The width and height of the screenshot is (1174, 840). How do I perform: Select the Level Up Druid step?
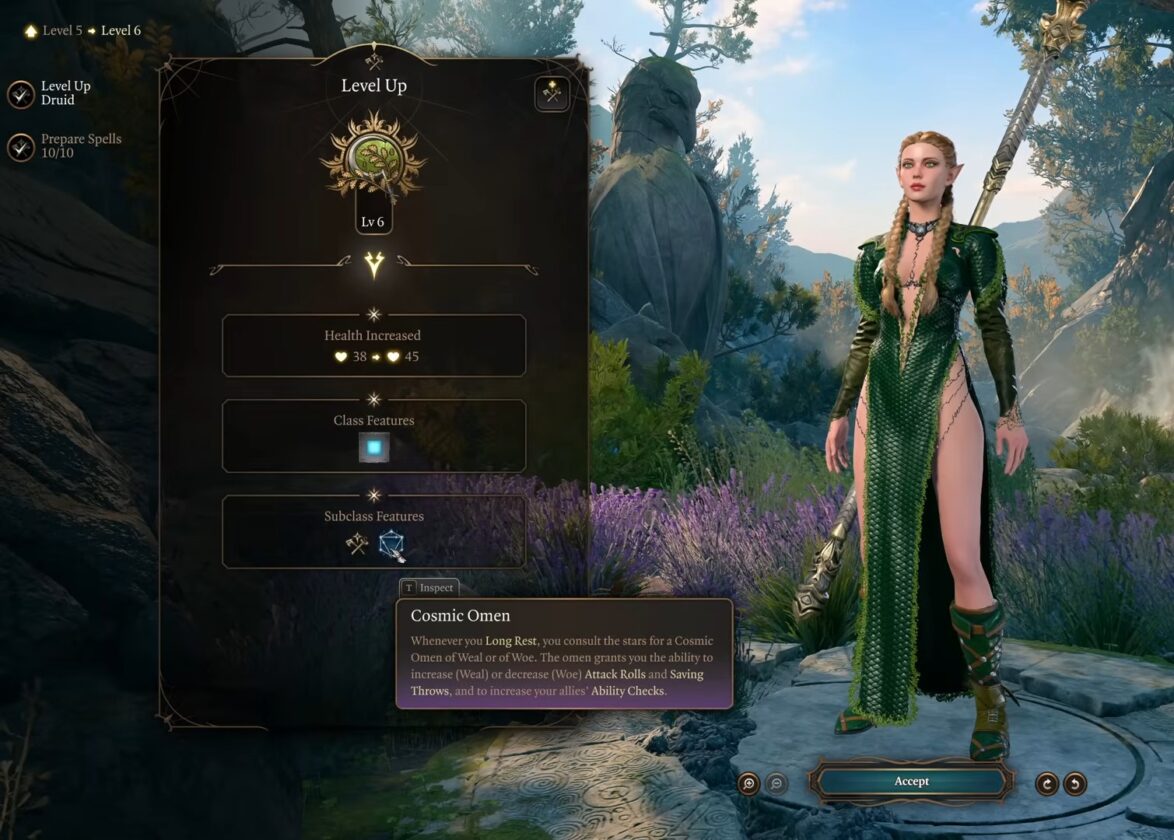[x=21, y=94]
